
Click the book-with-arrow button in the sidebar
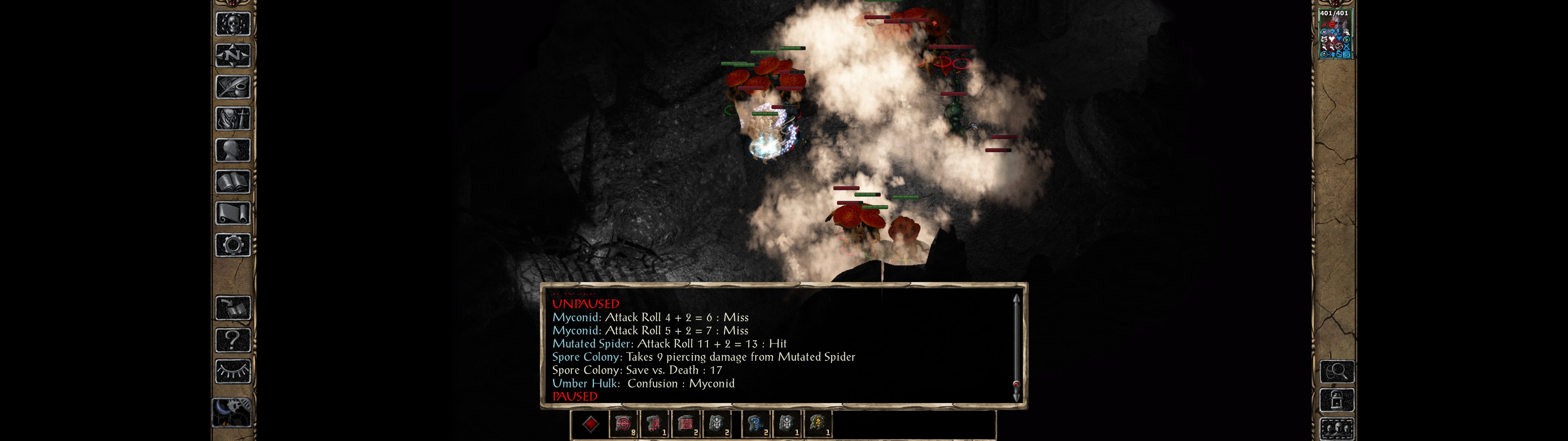pos(232,308)
